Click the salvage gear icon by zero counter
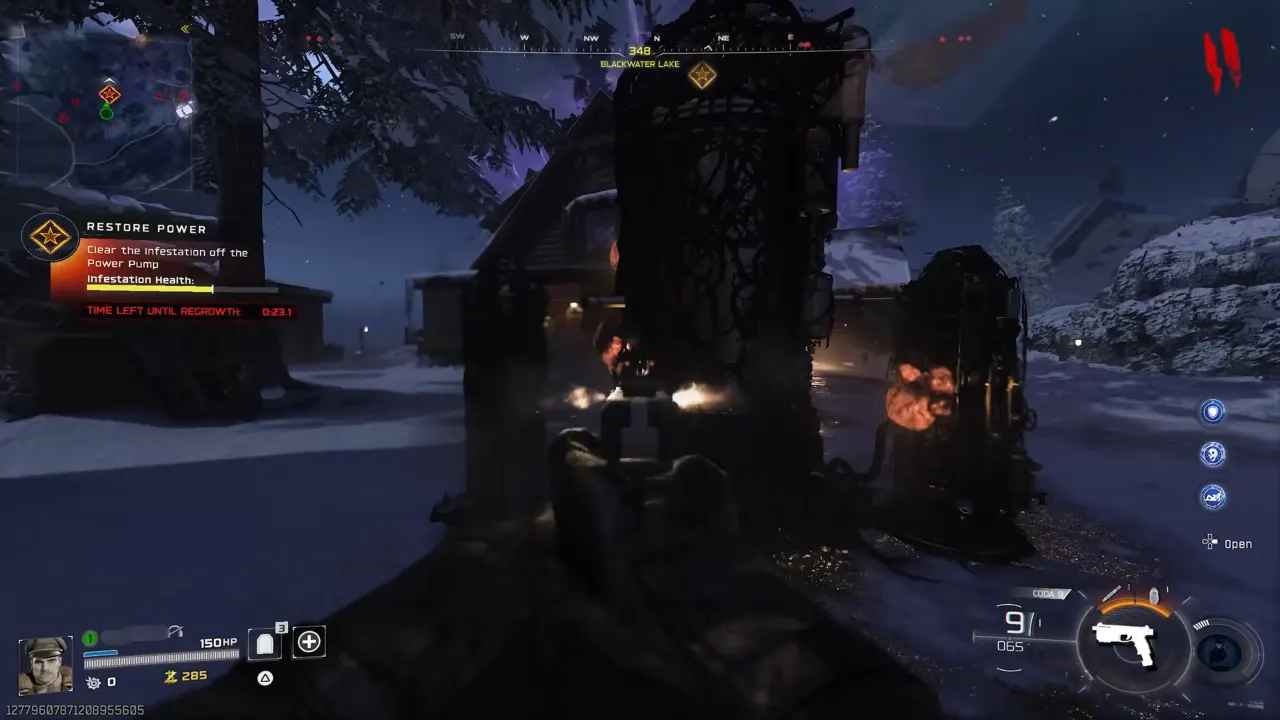The width and height of the screenshot is (1280, 720). [93, 682]
